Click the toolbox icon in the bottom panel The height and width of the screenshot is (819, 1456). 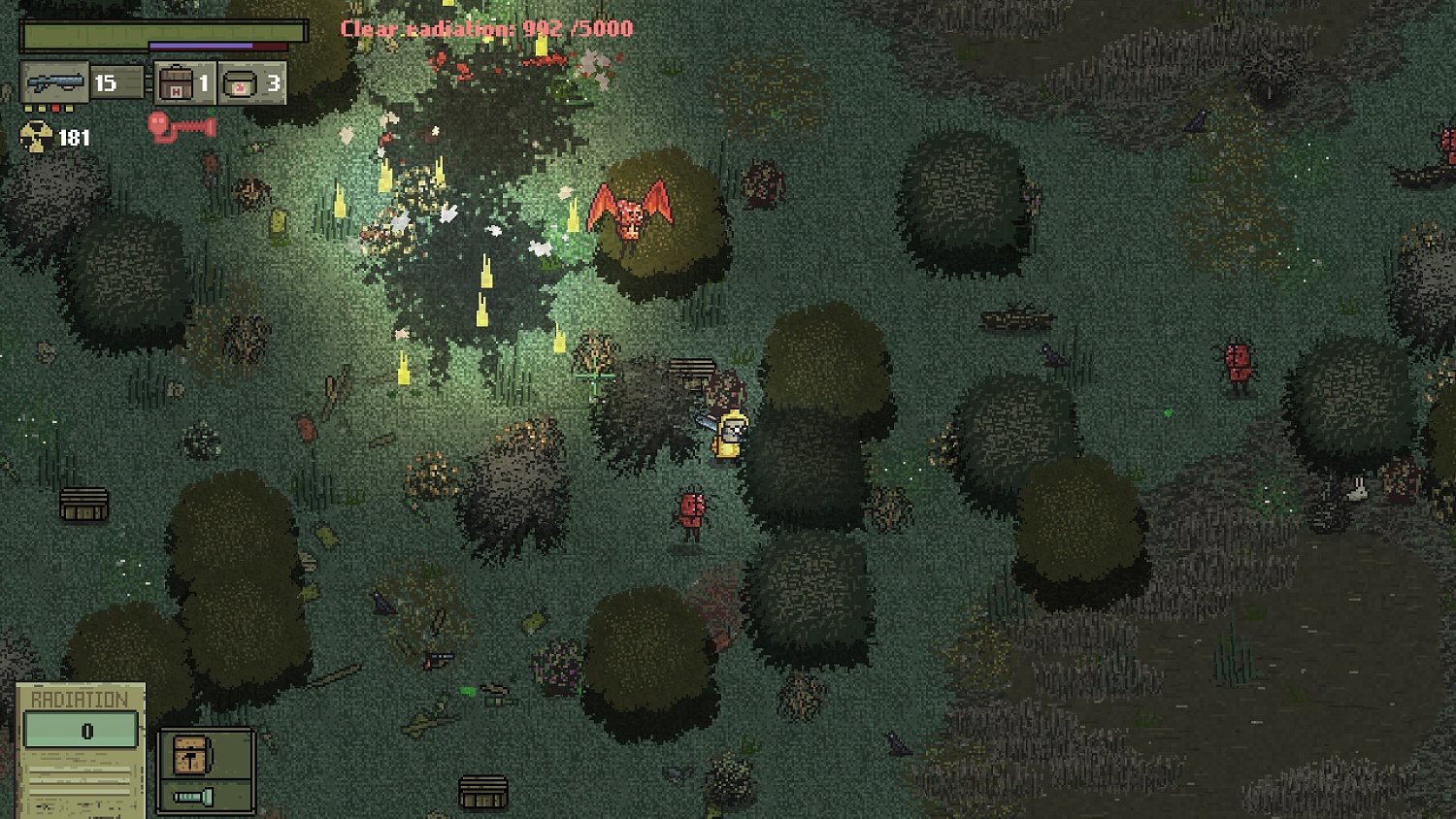tap(191, 755)
